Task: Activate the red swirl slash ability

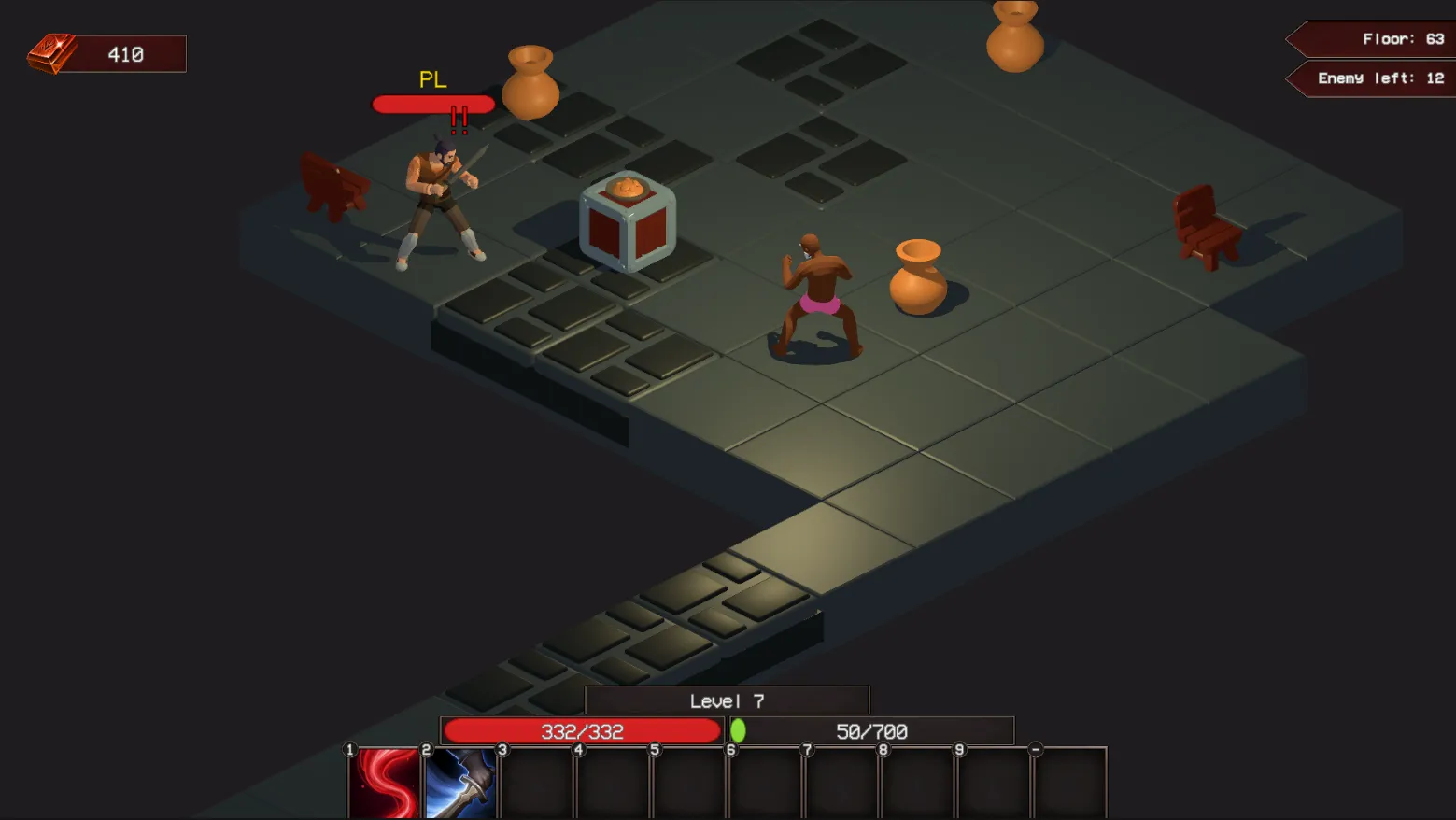Action: 385,784
